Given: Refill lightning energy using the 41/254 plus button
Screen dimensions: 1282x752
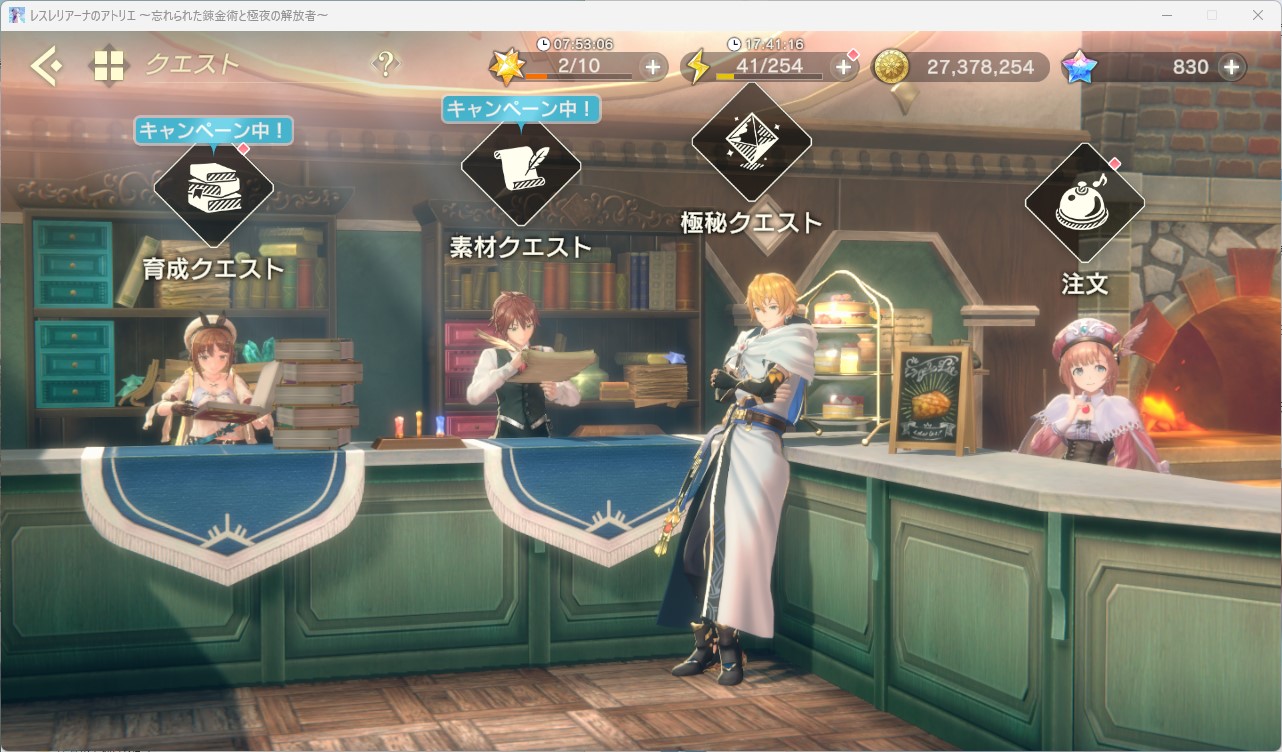Looking at the screenshot, I should (843, 67).
